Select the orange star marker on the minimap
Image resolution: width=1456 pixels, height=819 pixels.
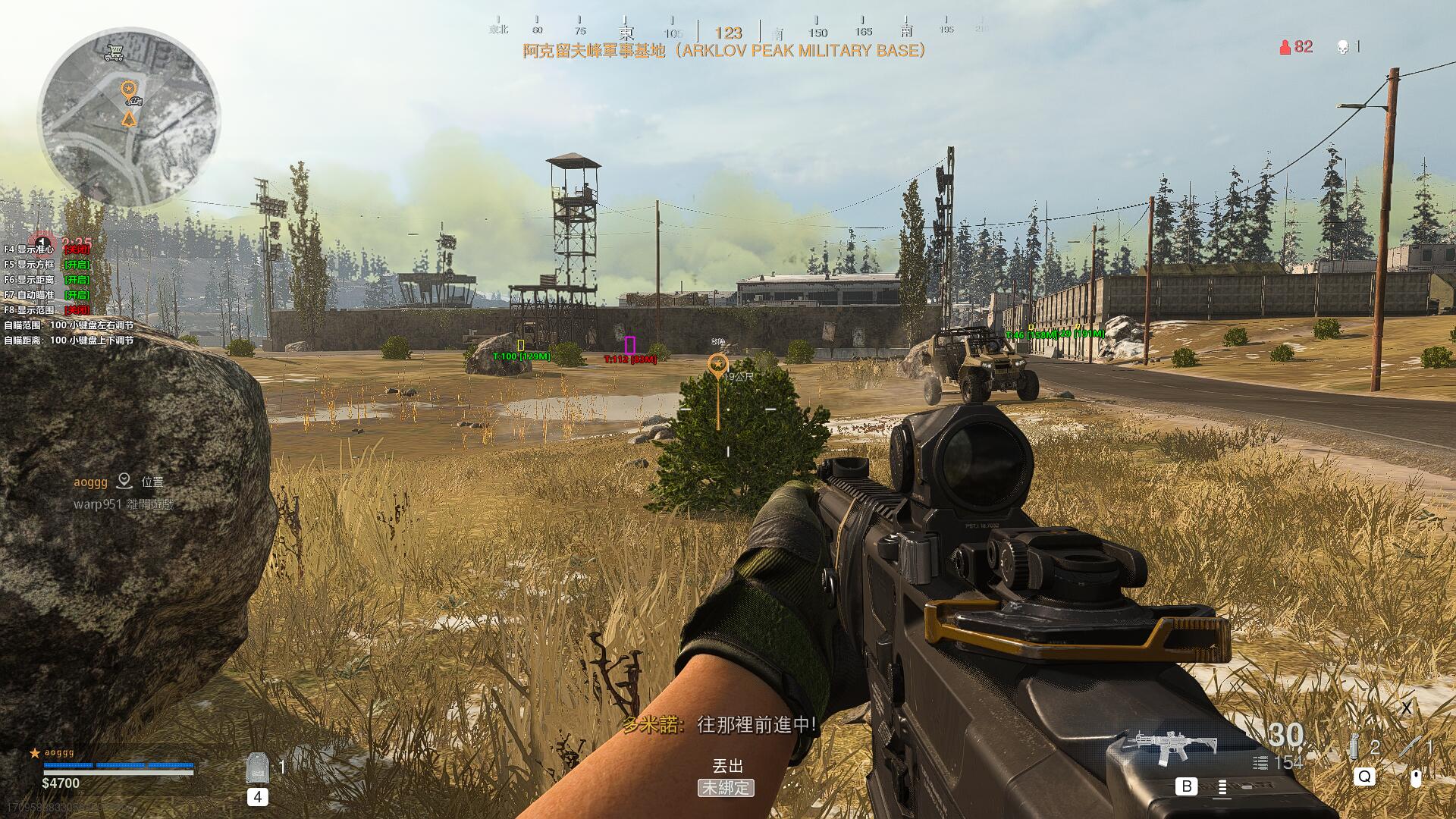(x=129, y=90)
